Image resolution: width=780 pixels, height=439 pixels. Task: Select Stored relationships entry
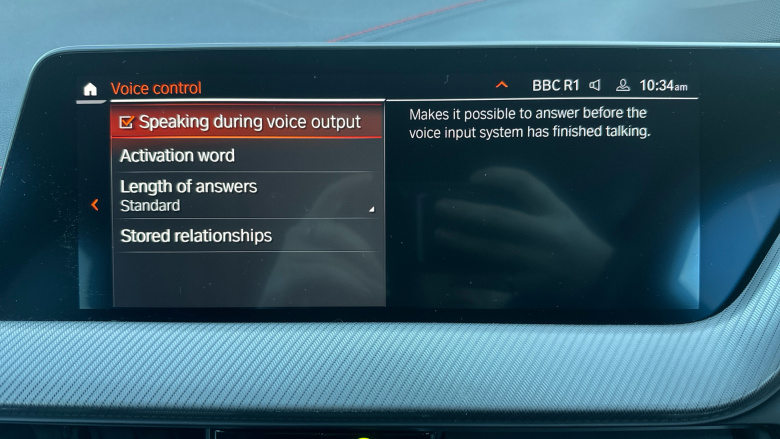pos(196,236)
